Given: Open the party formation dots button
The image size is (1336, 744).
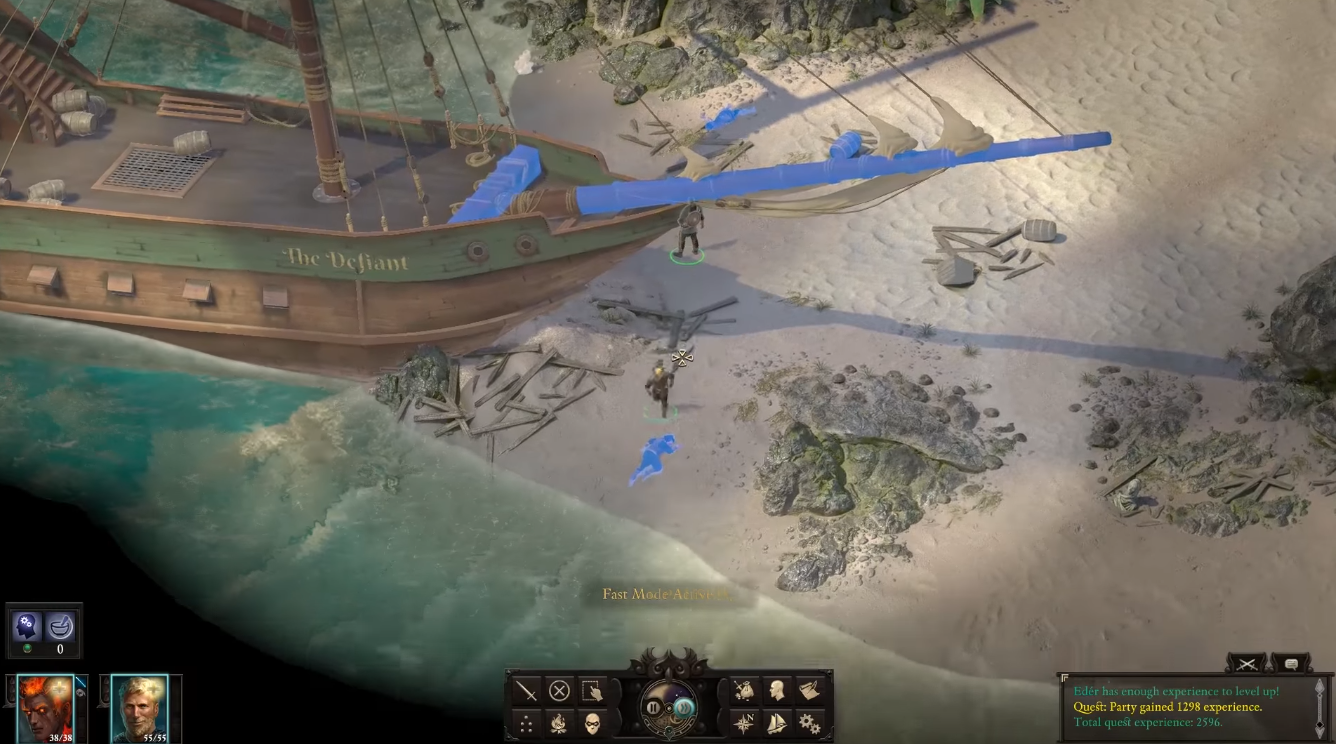Looking at the screenshot, I should click(x=526, y=723).
